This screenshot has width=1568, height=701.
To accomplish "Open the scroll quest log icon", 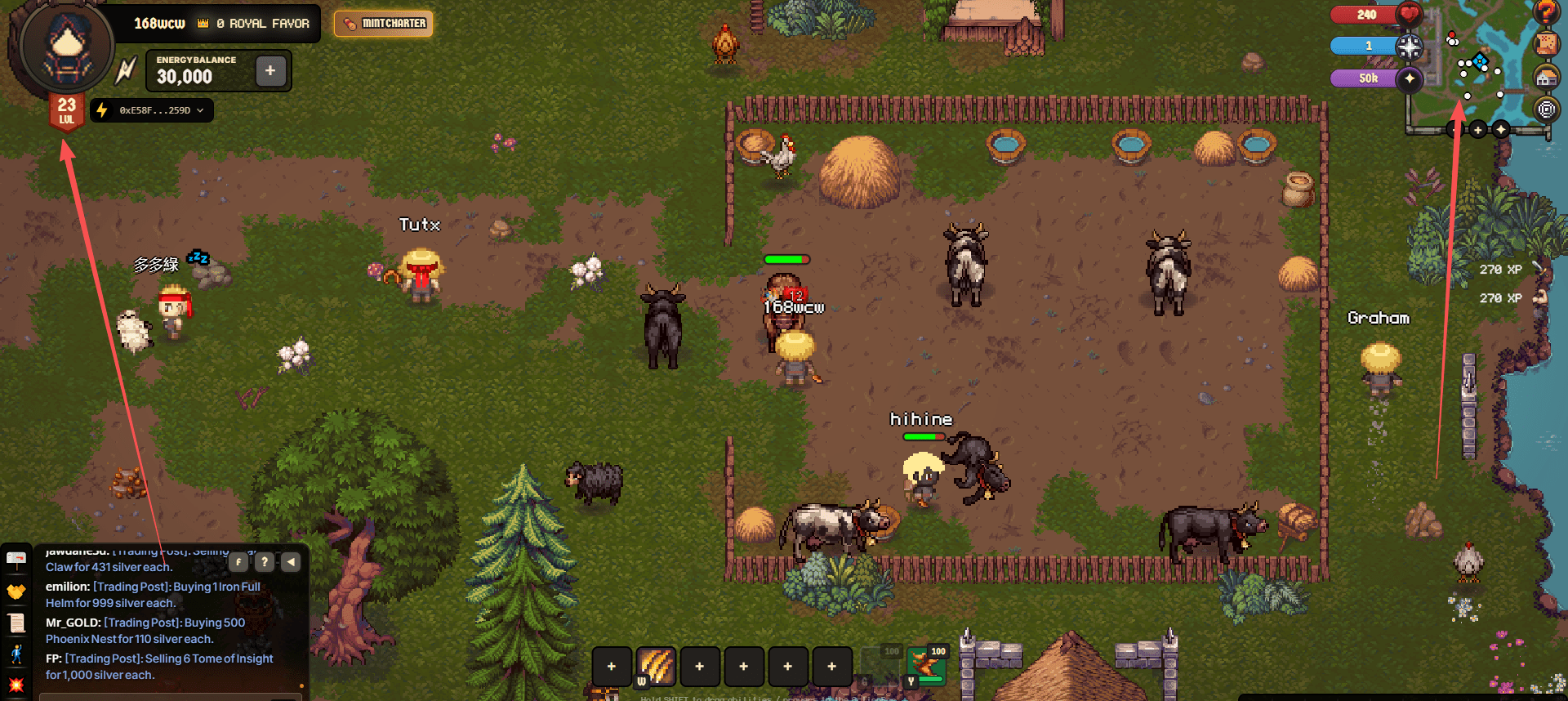I will tap(16, 623).
